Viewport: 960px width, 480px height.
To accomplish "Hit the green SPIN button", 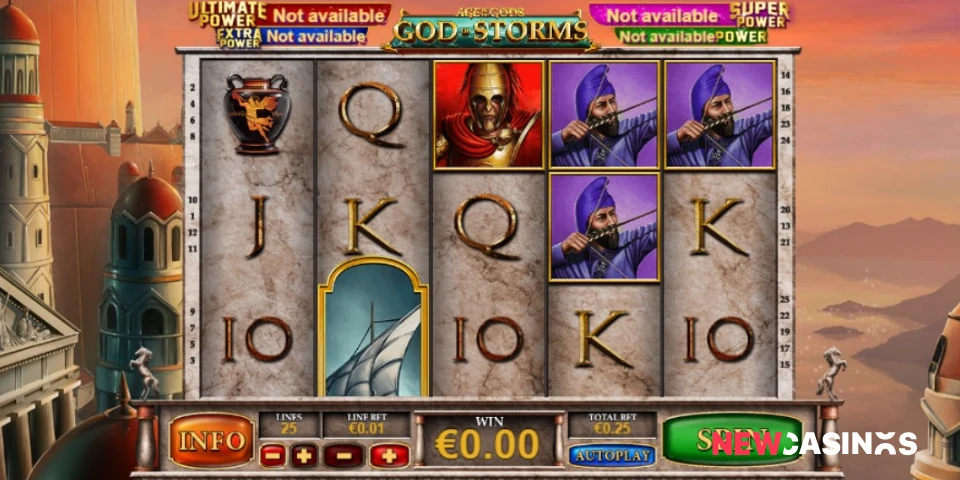I will pos(731,439).
